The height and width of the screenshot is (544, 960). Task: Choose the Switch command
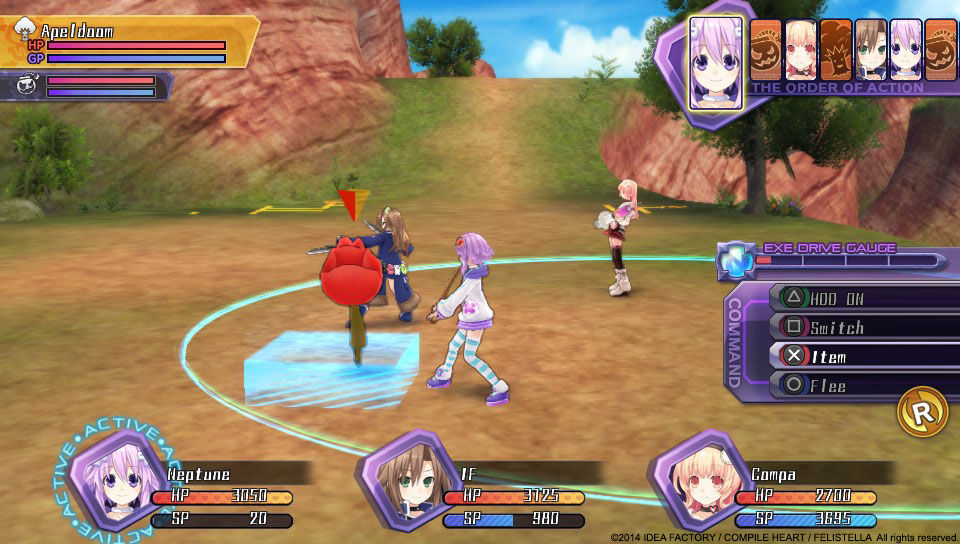point(860,327)
